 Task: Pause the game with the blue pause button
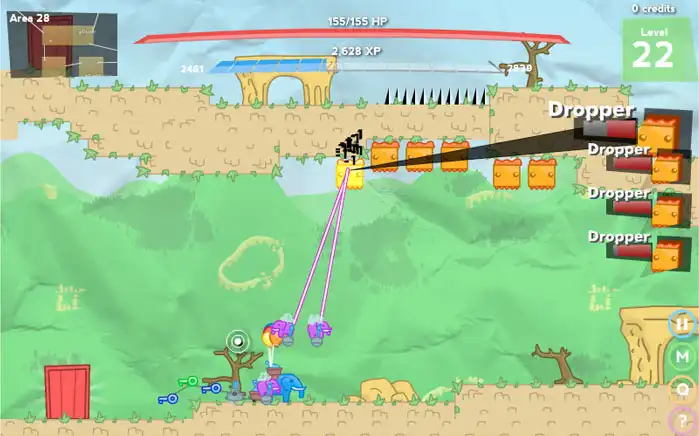(x=682, y=324)
